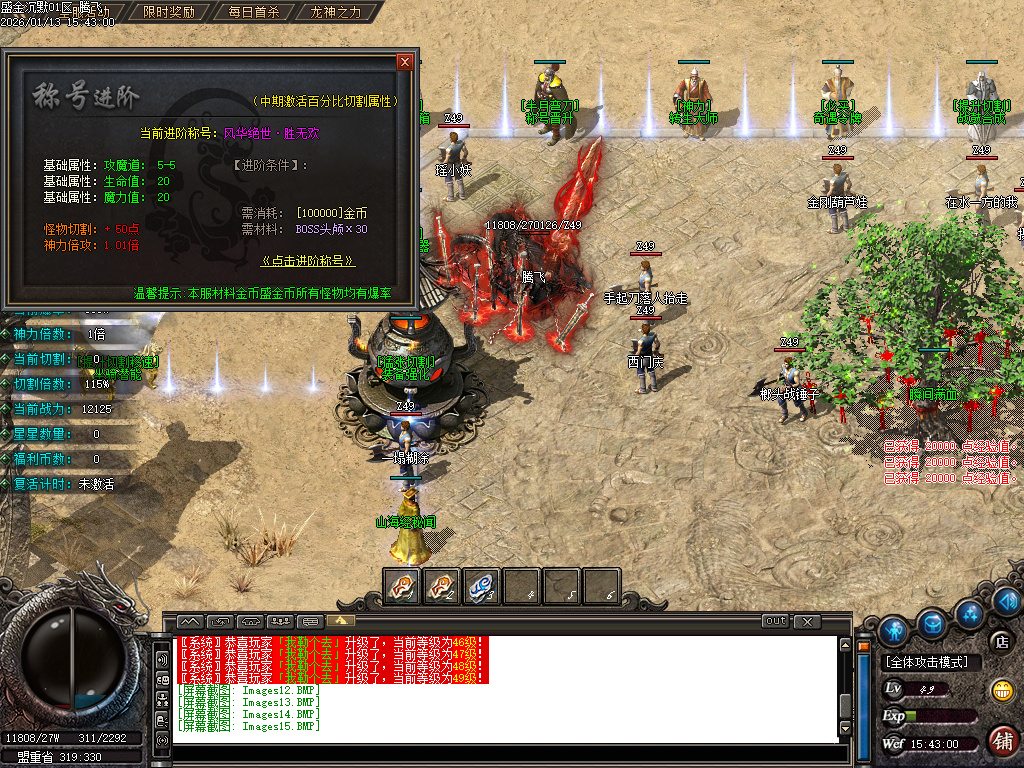Open the 每日首杀 daily first kill tab
The width and height of the screenshot is (1024, 768).
click(253, 13)
